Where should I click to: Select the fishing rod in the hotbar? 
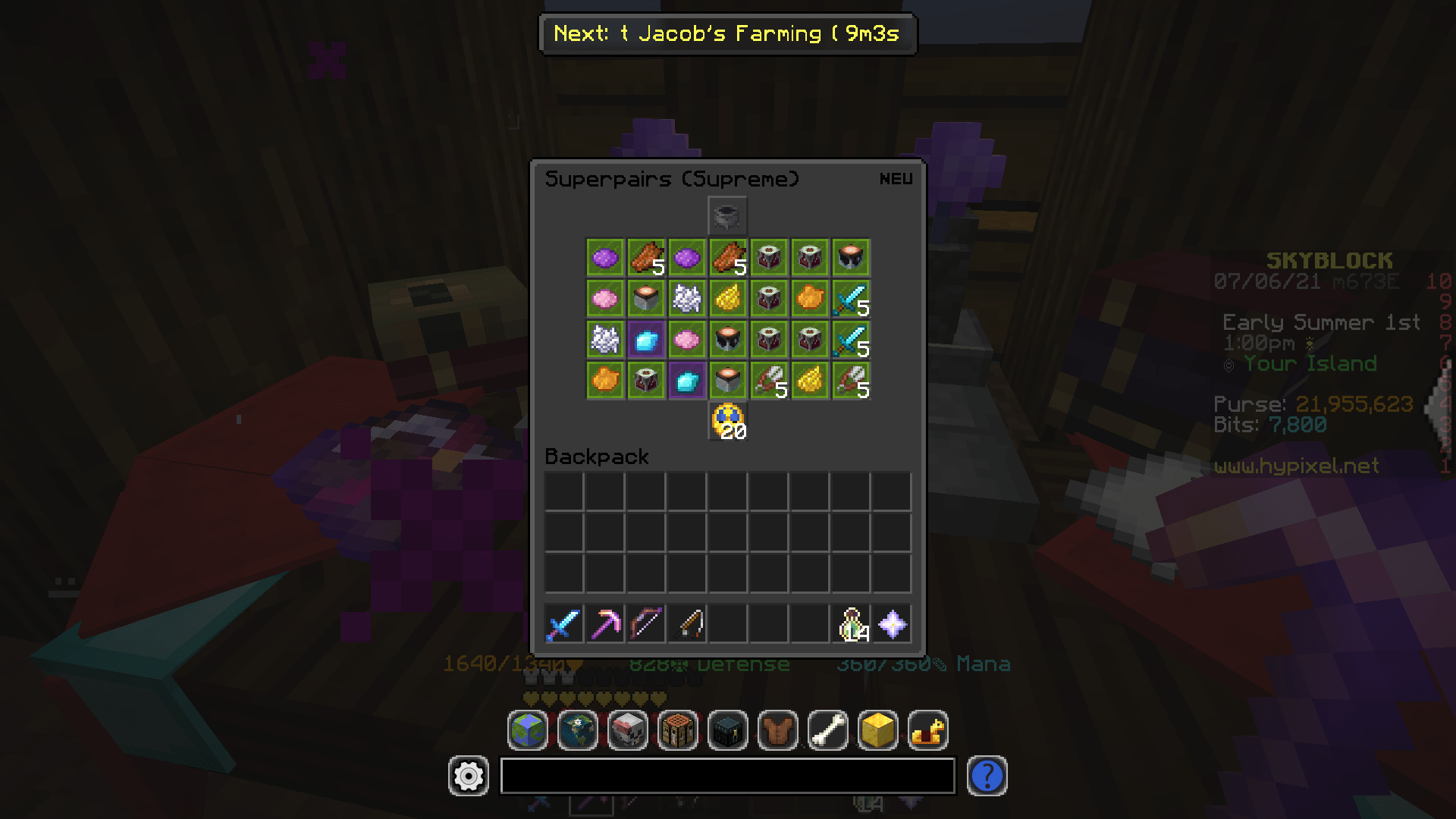688,623
